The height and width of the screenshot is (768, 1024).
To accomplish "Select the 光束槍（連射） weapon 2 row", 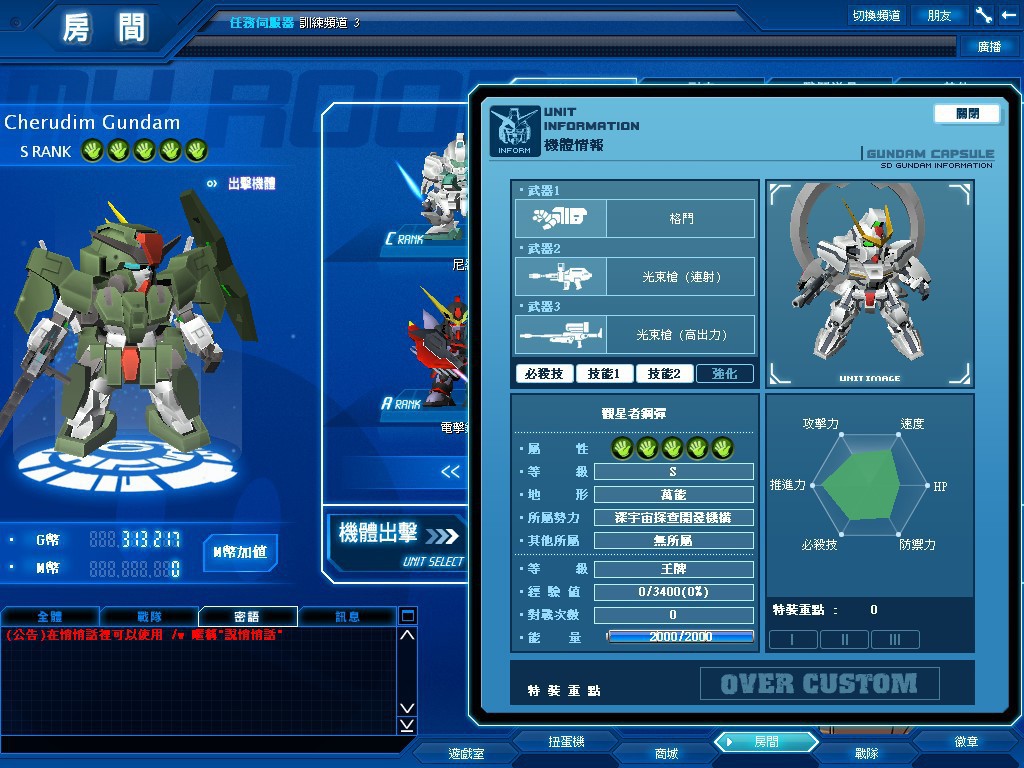I will 635,276.
